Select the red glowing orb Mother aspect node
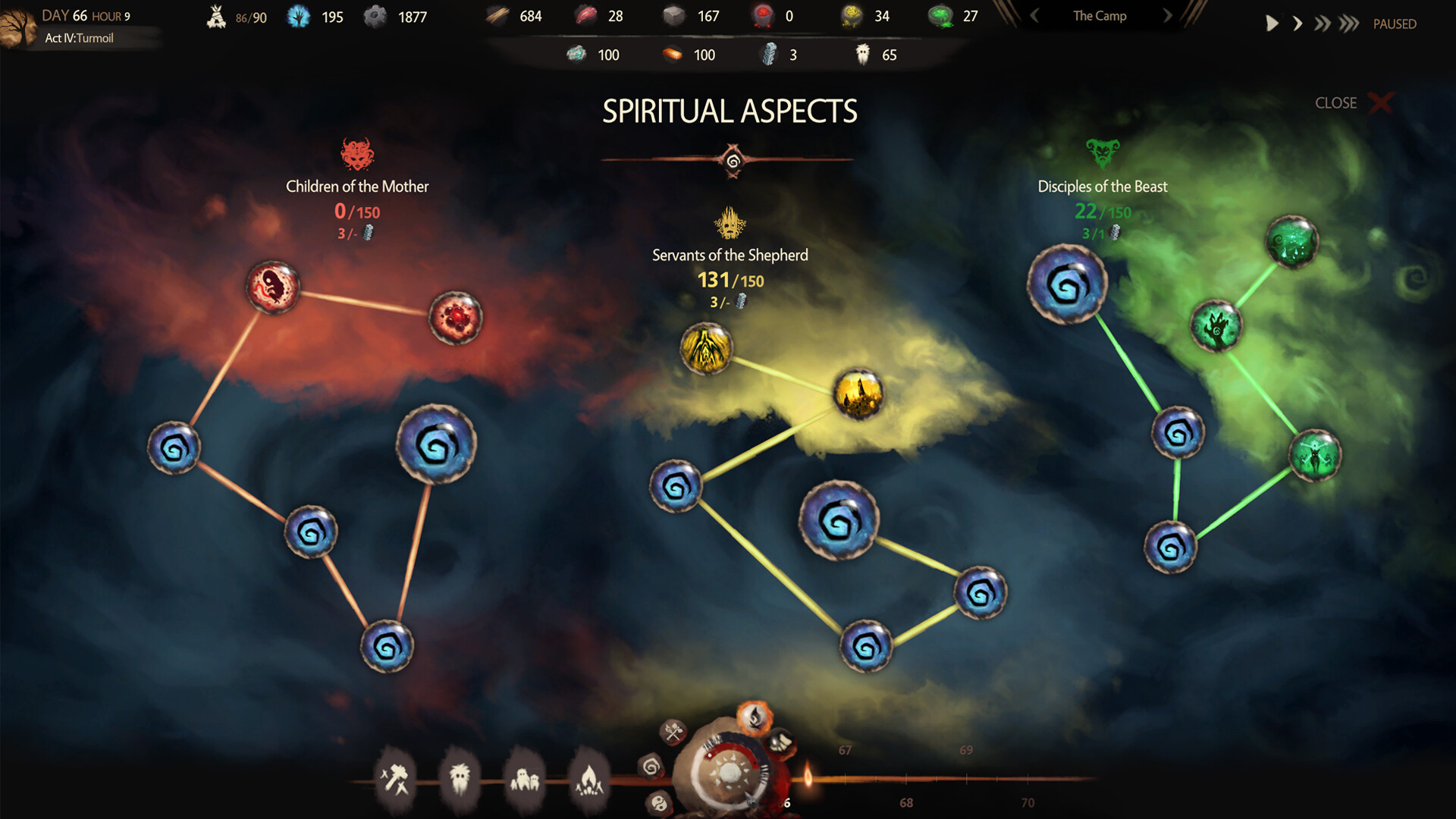Viewport: 1456px width, 819px height. pyautogui.click(x=455, y=318)
